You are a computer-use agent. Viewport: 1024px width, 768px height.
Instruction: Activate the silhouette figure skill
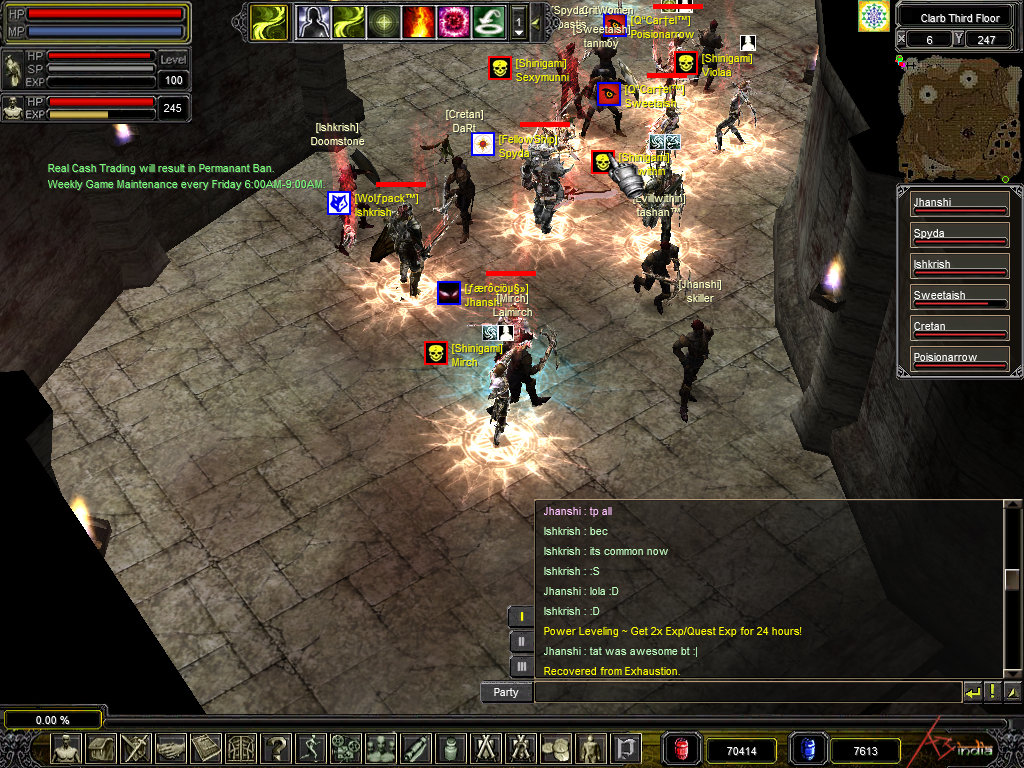point(312,21)
